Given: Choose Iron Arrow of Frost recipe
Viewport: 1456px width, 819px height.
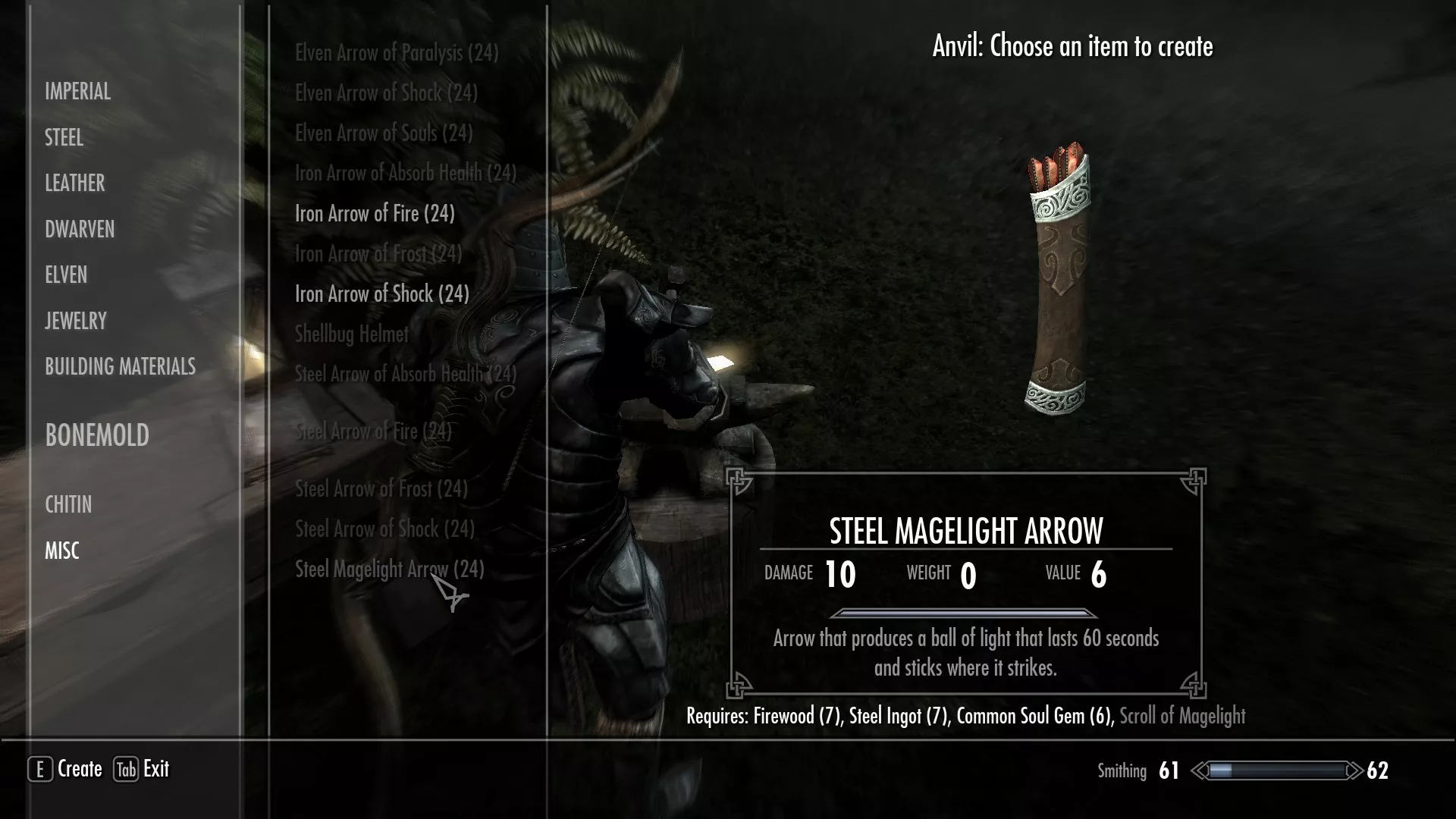Looking at the screenshot, I should [x=378, y=254].
